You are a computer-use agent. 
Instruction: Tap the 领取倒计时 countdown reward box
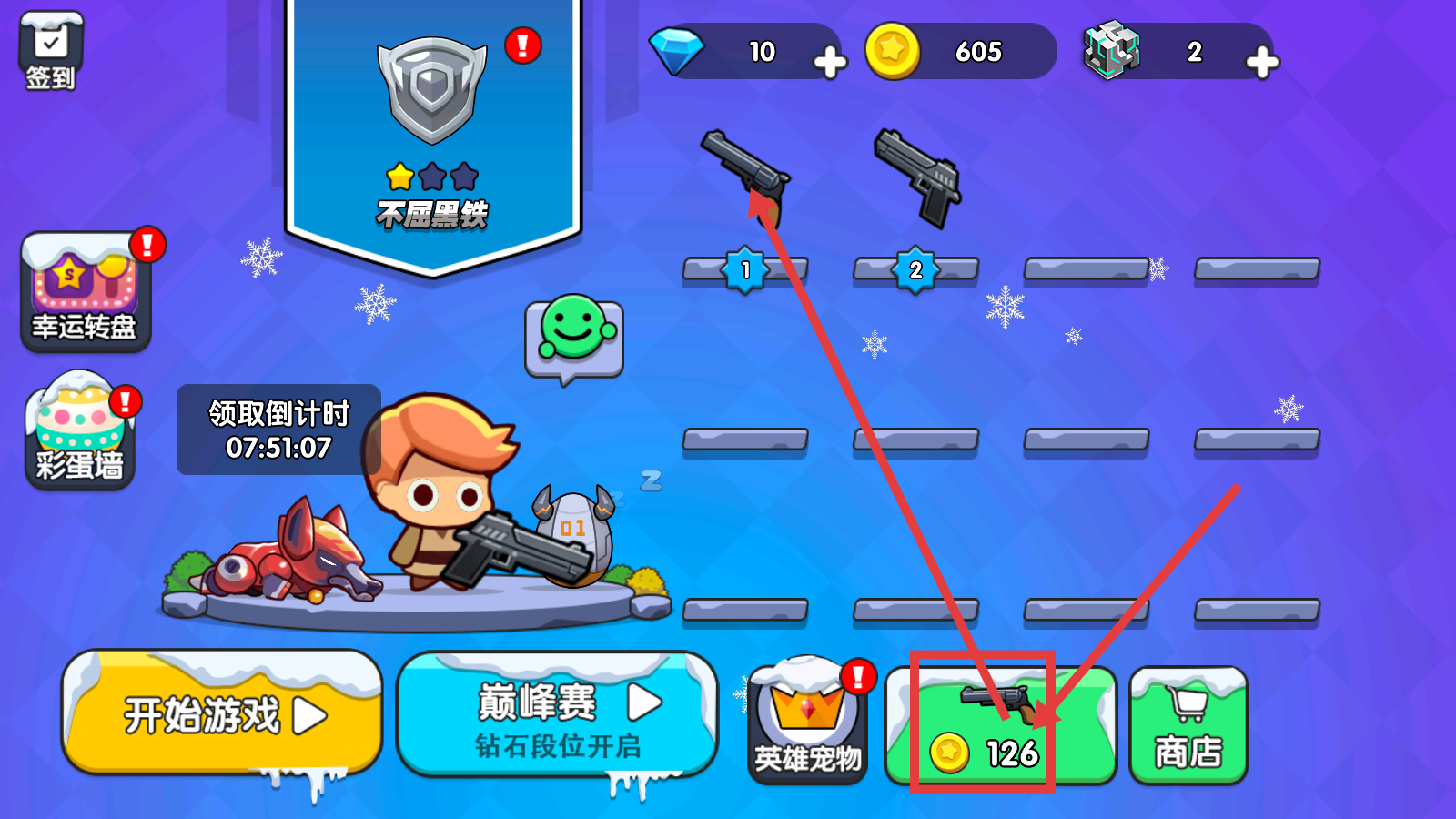(x=278, y=430)
